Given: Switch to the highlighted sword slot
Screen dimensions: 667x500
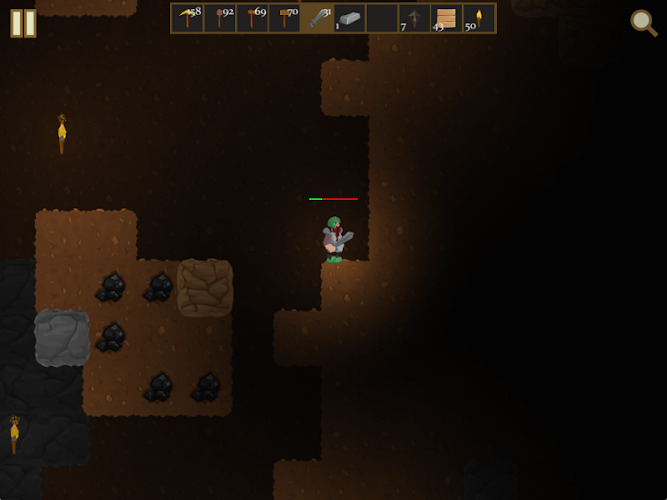Looking at the screenshot, I should point(317,18).
